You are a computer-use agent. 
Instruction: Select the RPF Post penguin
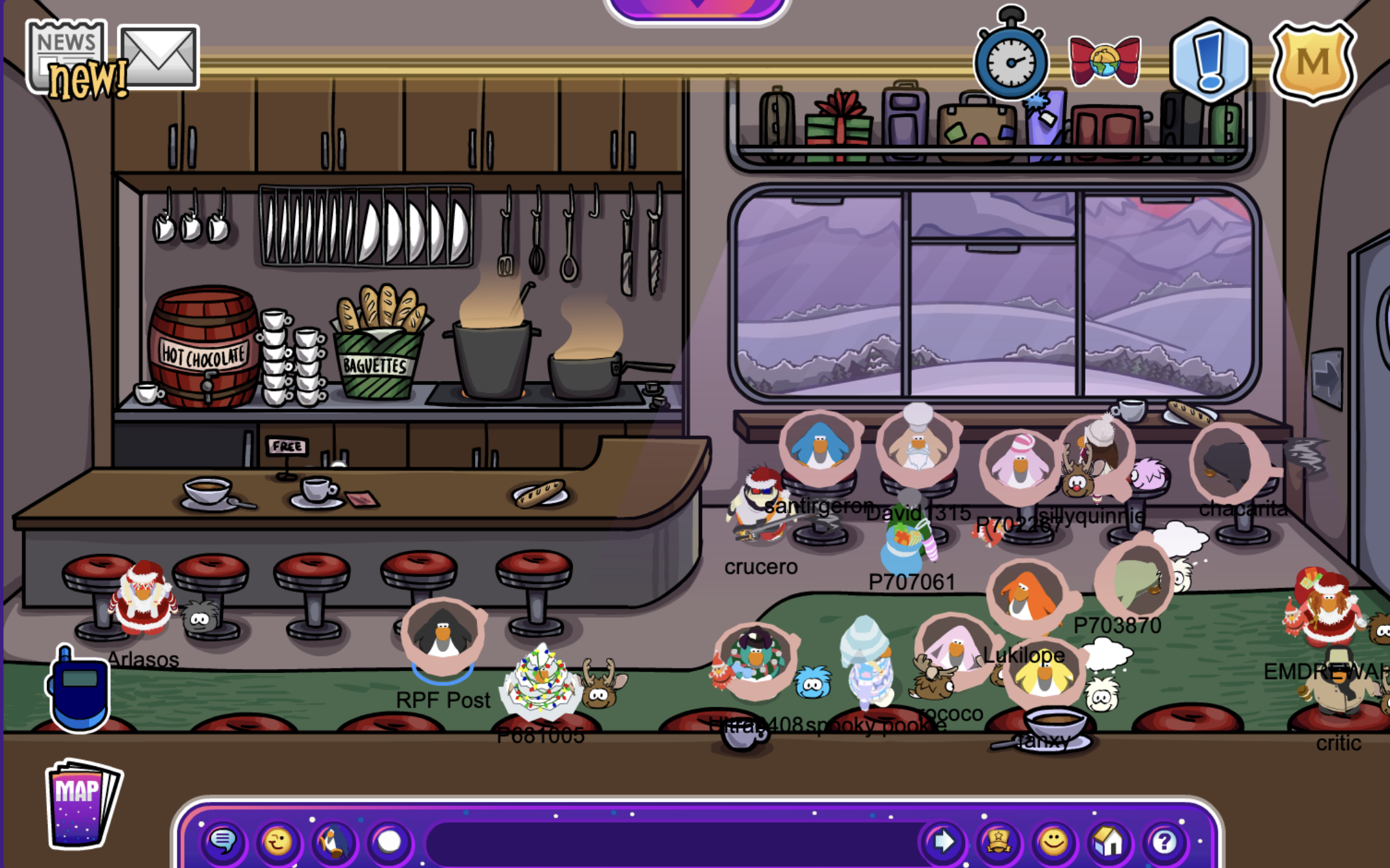coord(442,634)
